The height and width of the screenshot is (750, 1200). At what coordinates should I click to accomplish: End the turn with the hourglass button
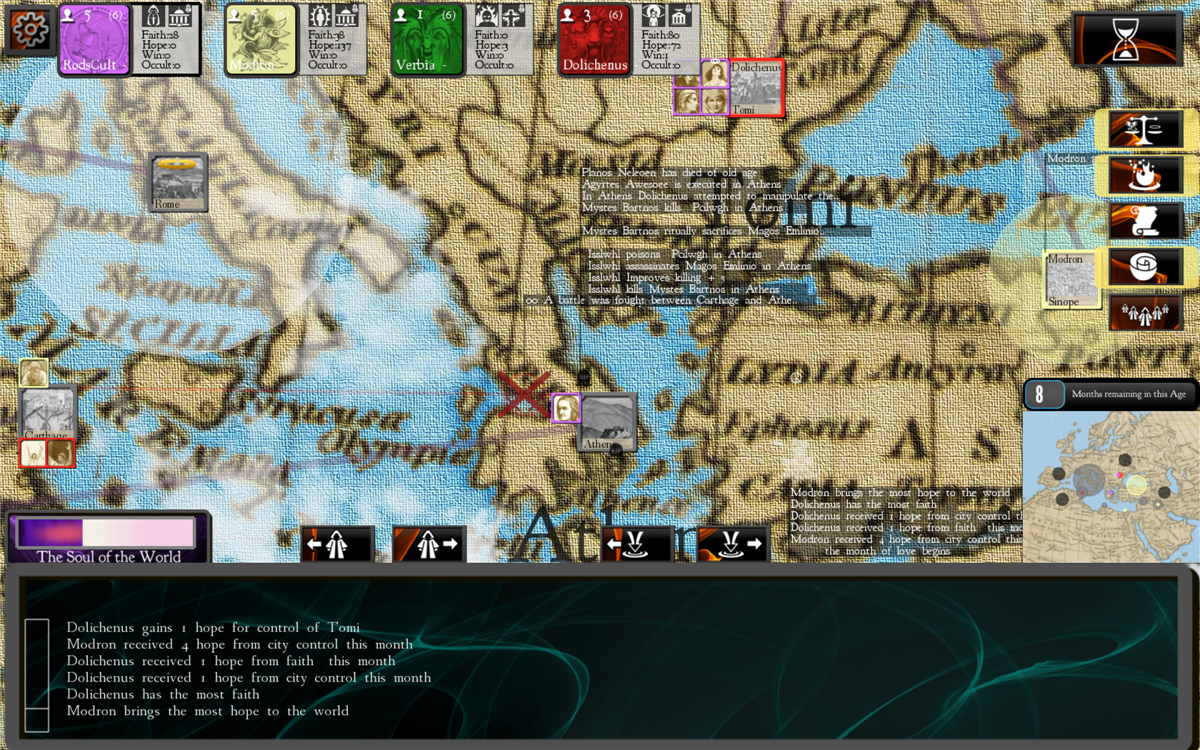click(x=1126, y=40)
